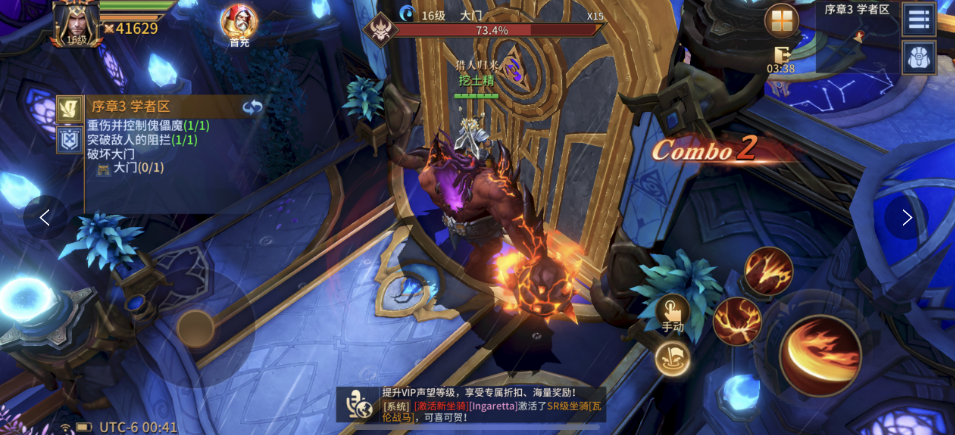Exit the stage via the door icon
This screenshot has height=435, width=955.
tap(781, 53)
